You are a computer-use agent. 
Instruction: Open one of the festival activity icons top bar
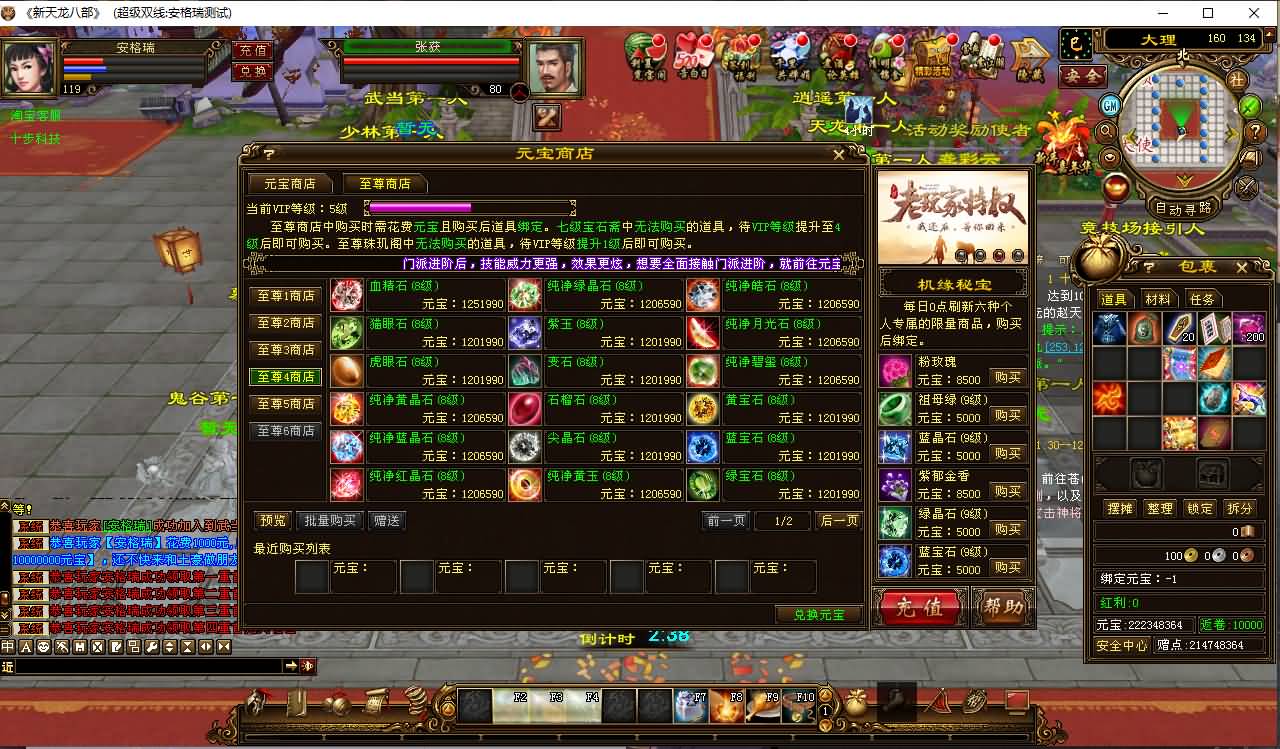click(651, 55)
